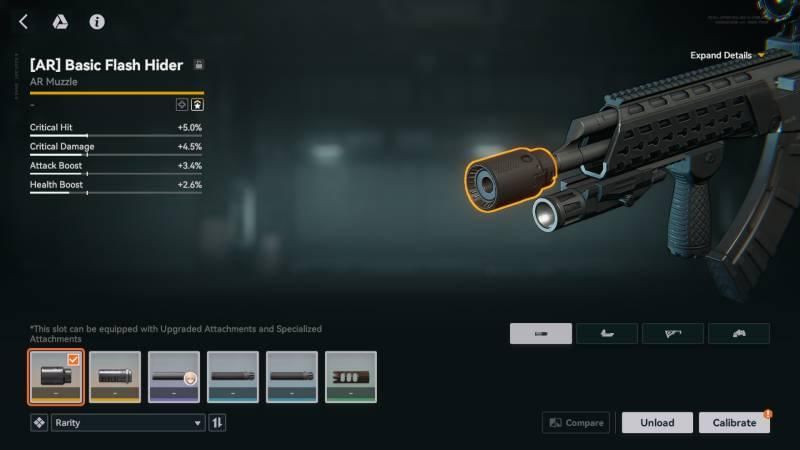Pick the green-rarity muzzle brake attachment
The height and width of the screenshot is (450, 800).
351,377
